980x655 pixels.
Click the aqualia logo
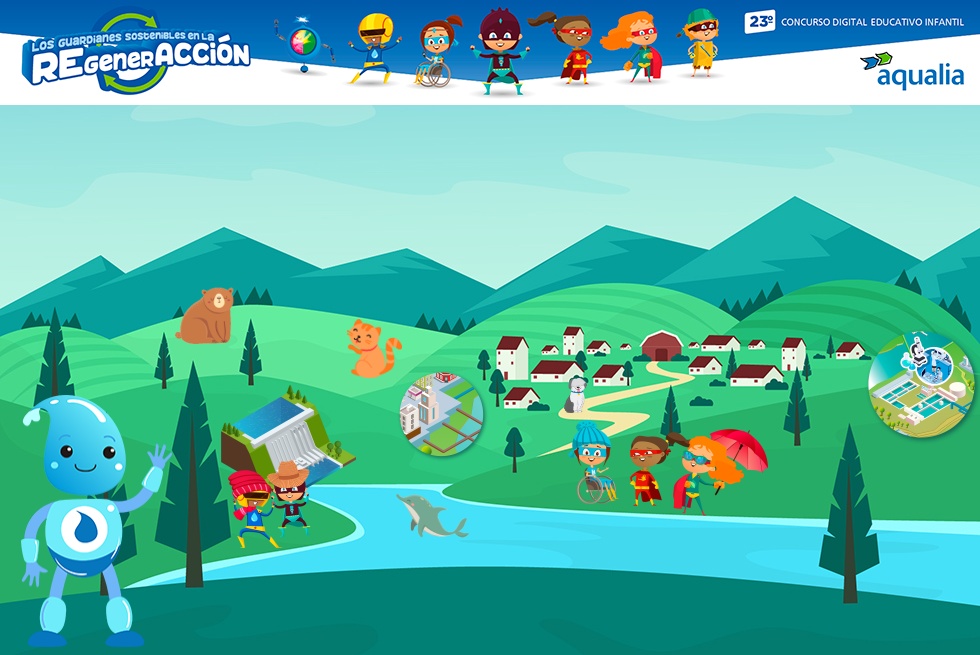click(911, 71)
